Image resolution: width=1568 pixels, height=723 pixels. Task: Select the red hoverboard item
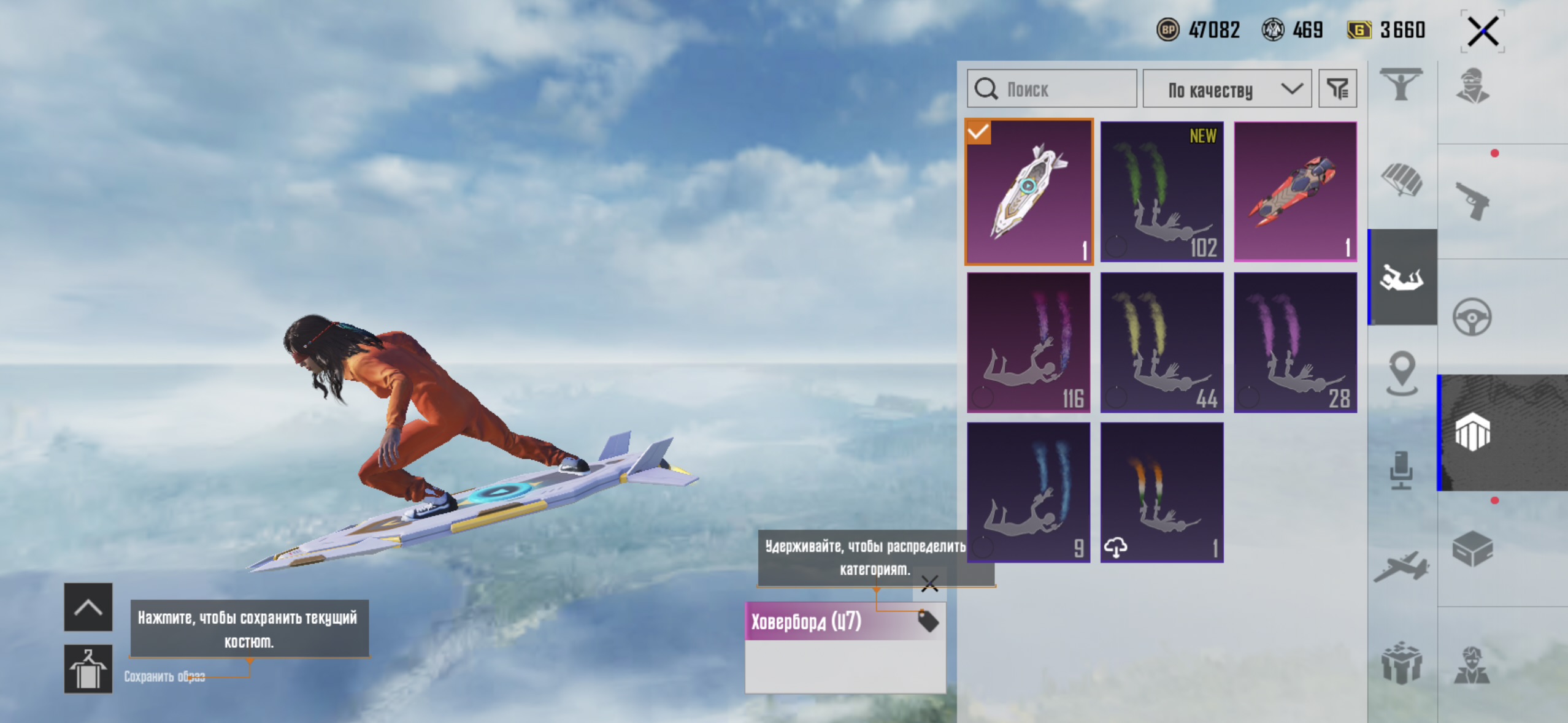coord(1295,192)
